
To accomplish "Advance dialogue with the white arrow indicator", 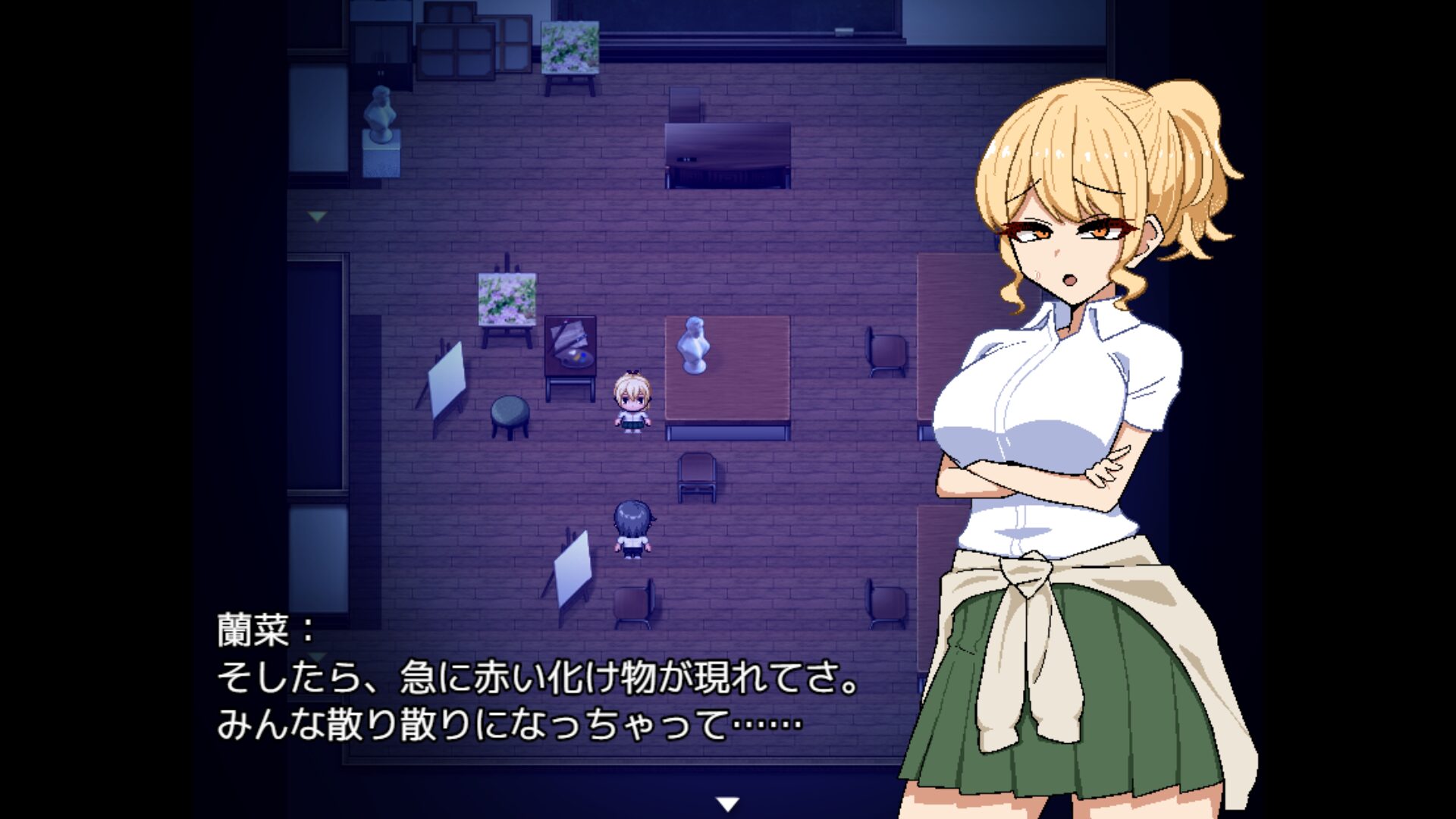I will point(728,804).
